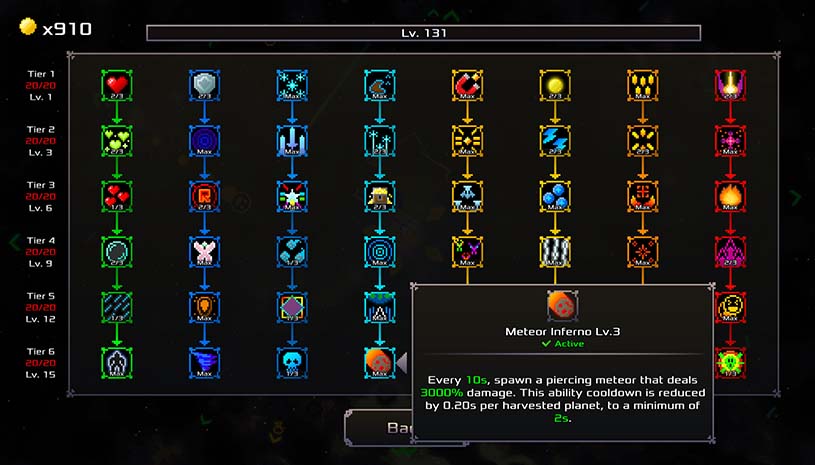
Task: Choose the grey shield skill node
Action: click(204, 84)
